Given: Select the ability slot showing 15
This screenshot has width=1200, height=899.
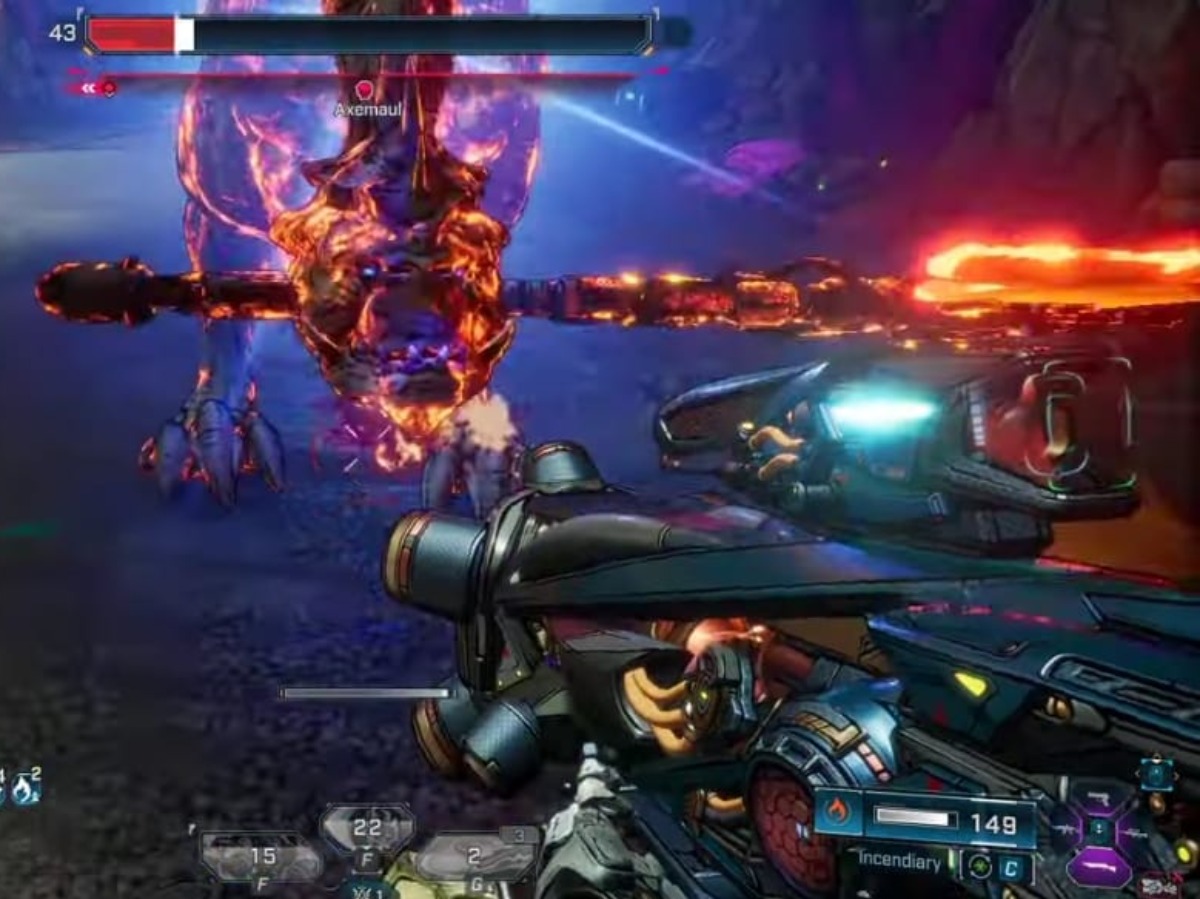Looking at the screenshot, I should [x=261, y=856].
